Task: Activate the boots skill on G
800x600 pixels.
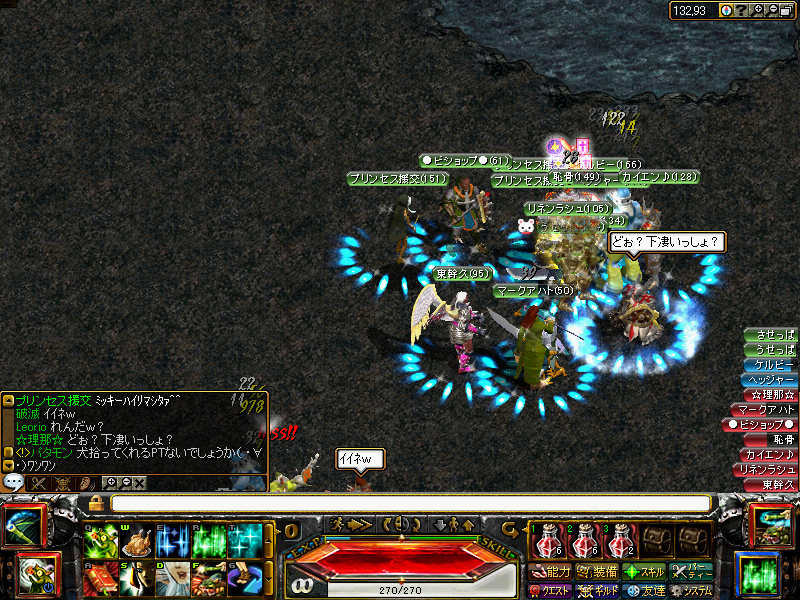Action: 244,579
